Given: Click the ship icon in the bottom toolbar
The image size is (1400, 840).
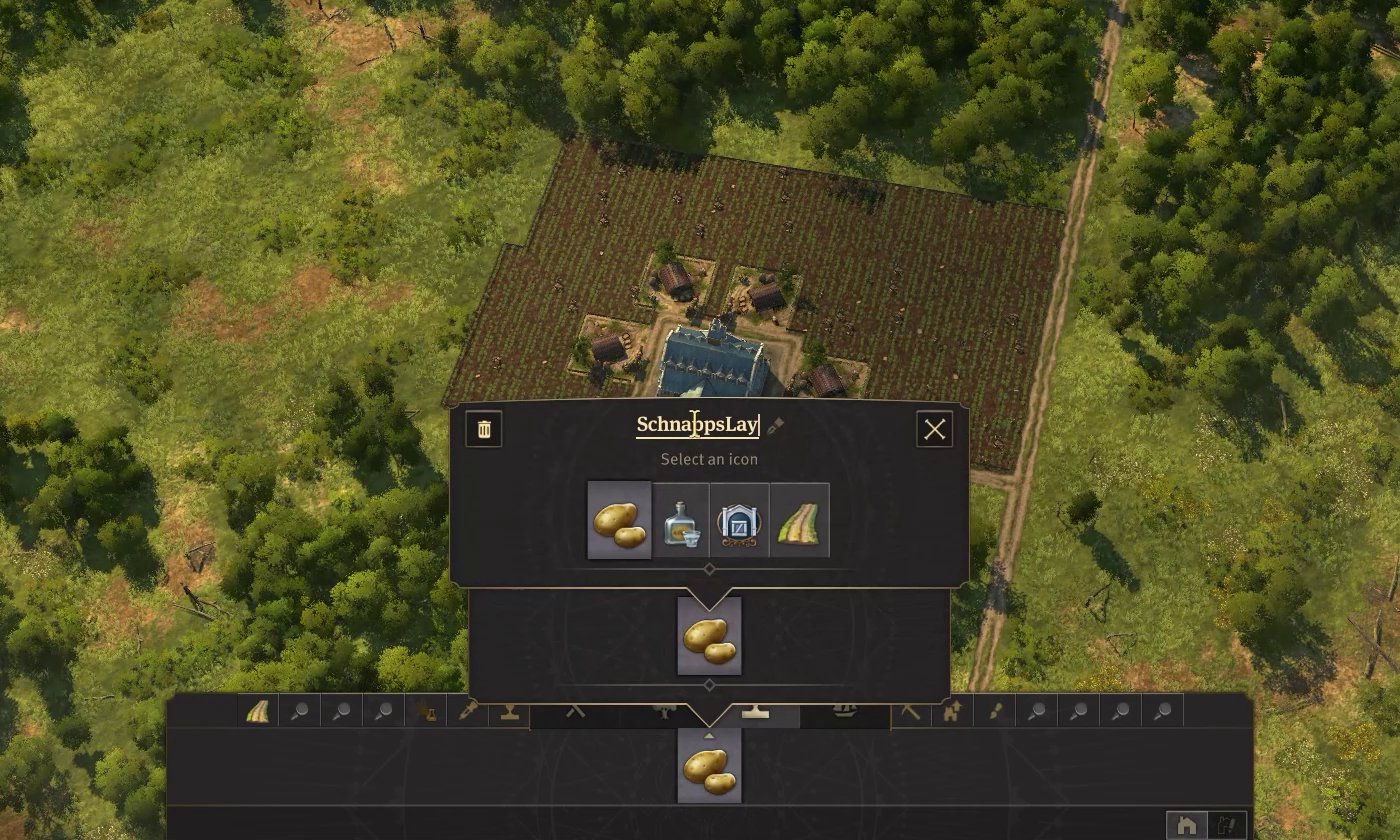Looking at the screenshot, I should pyautogui.click(x=843, y=712).
